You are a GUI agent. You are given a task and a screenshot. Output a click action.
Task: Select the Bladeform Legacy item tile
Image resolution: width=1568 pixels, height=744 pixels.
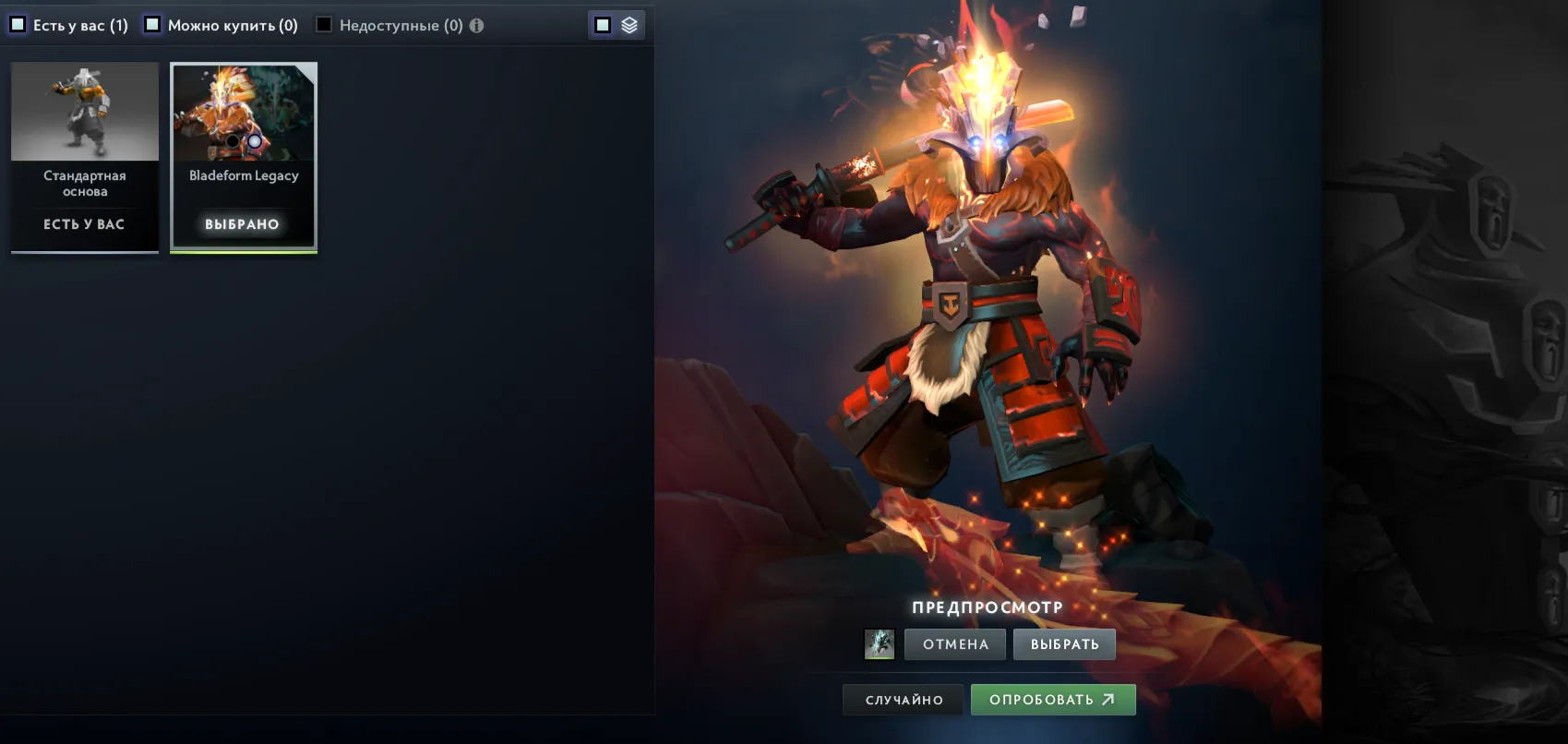[x=244, y=157]
